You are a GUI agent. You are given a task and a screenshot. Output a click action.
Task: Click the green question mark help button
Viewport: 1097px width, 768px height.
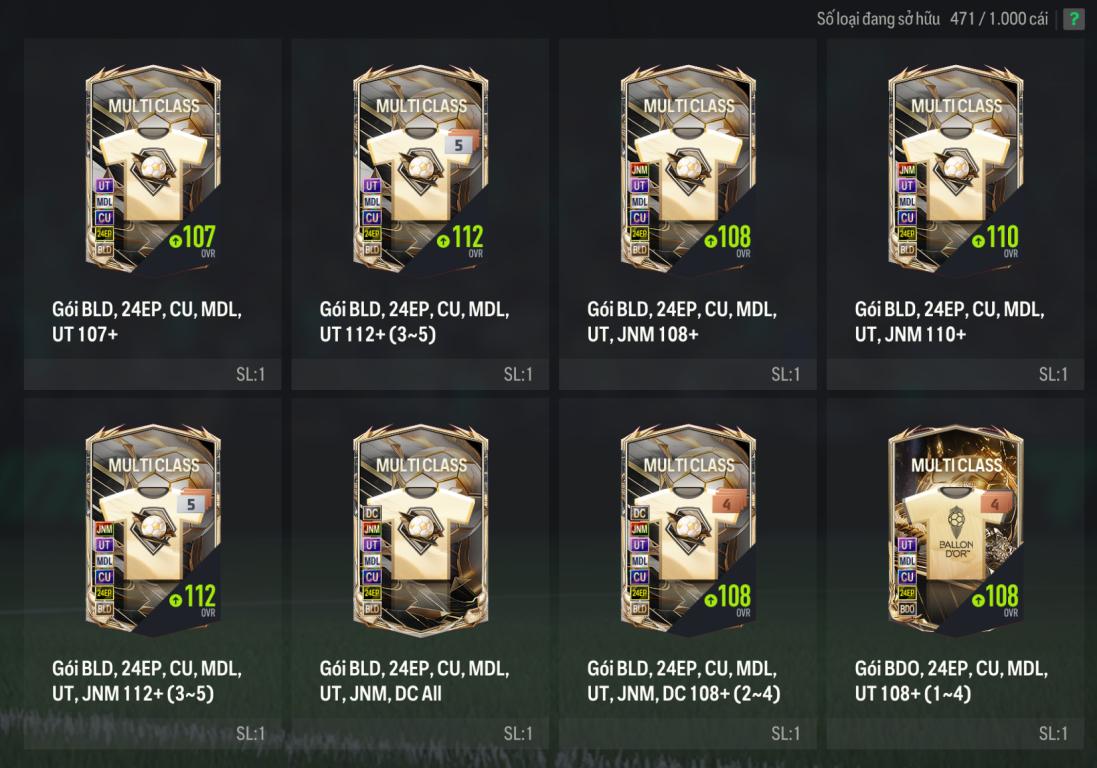coord(1073,19)
